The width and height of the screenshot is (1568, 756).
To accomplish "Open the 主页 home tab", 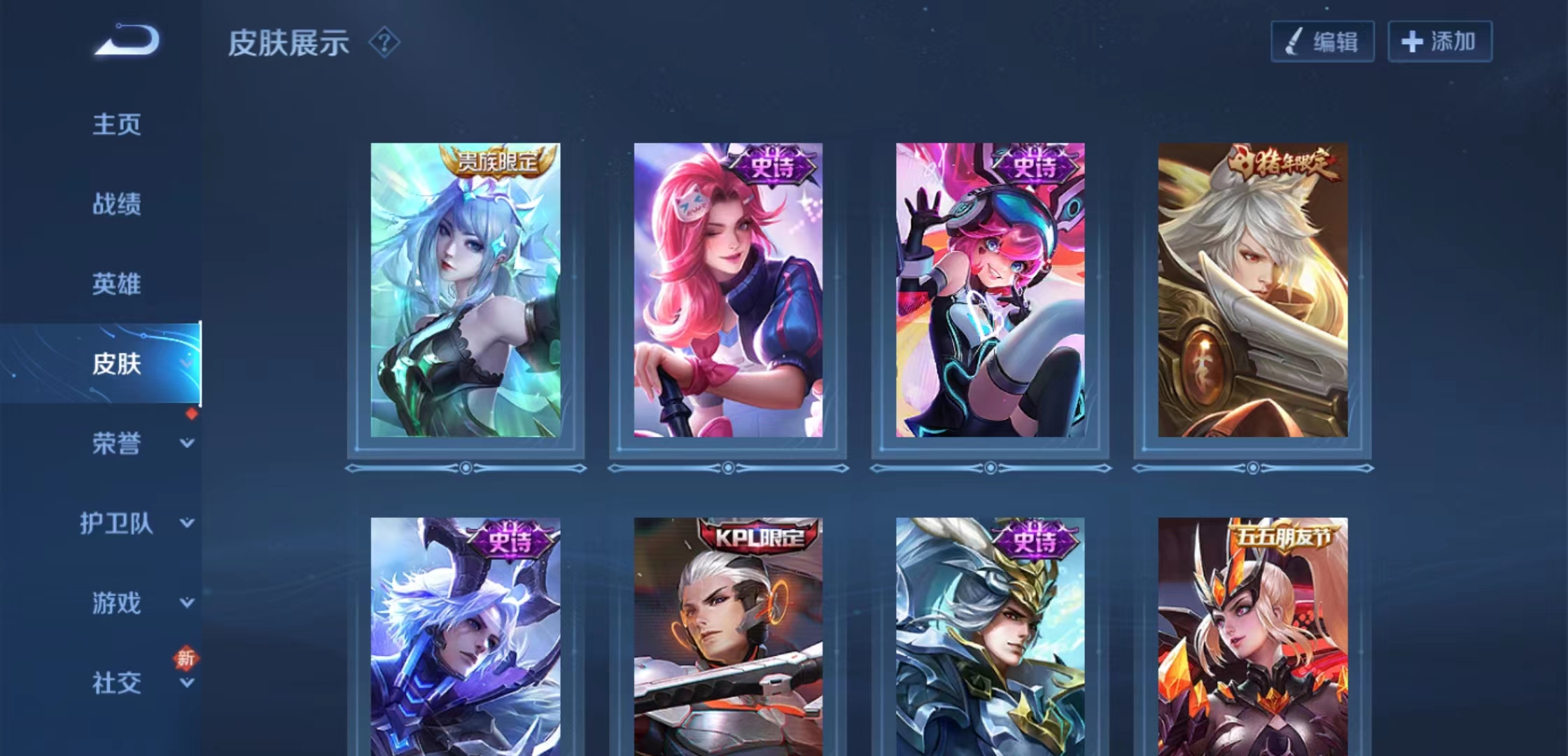I will [117, 125].
